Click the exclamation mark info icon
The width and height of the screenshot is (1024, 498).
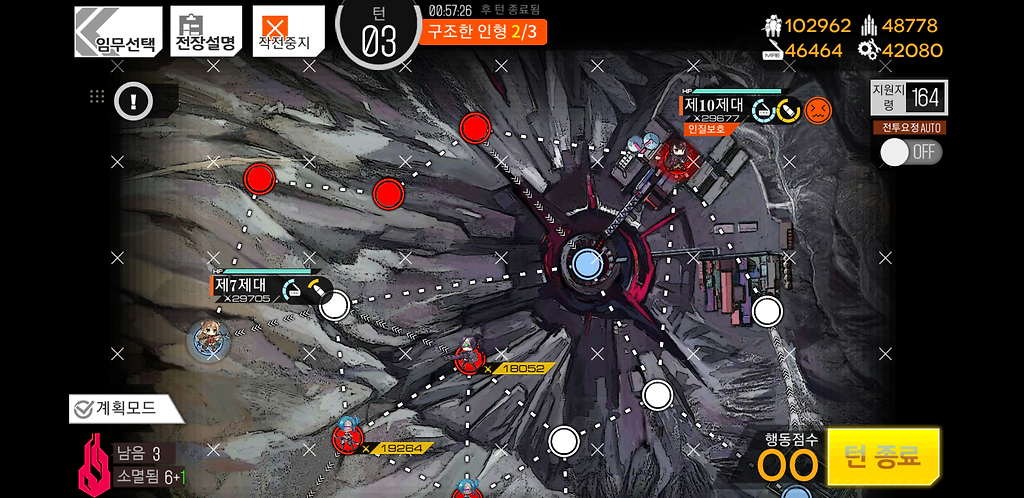[133, 99]
